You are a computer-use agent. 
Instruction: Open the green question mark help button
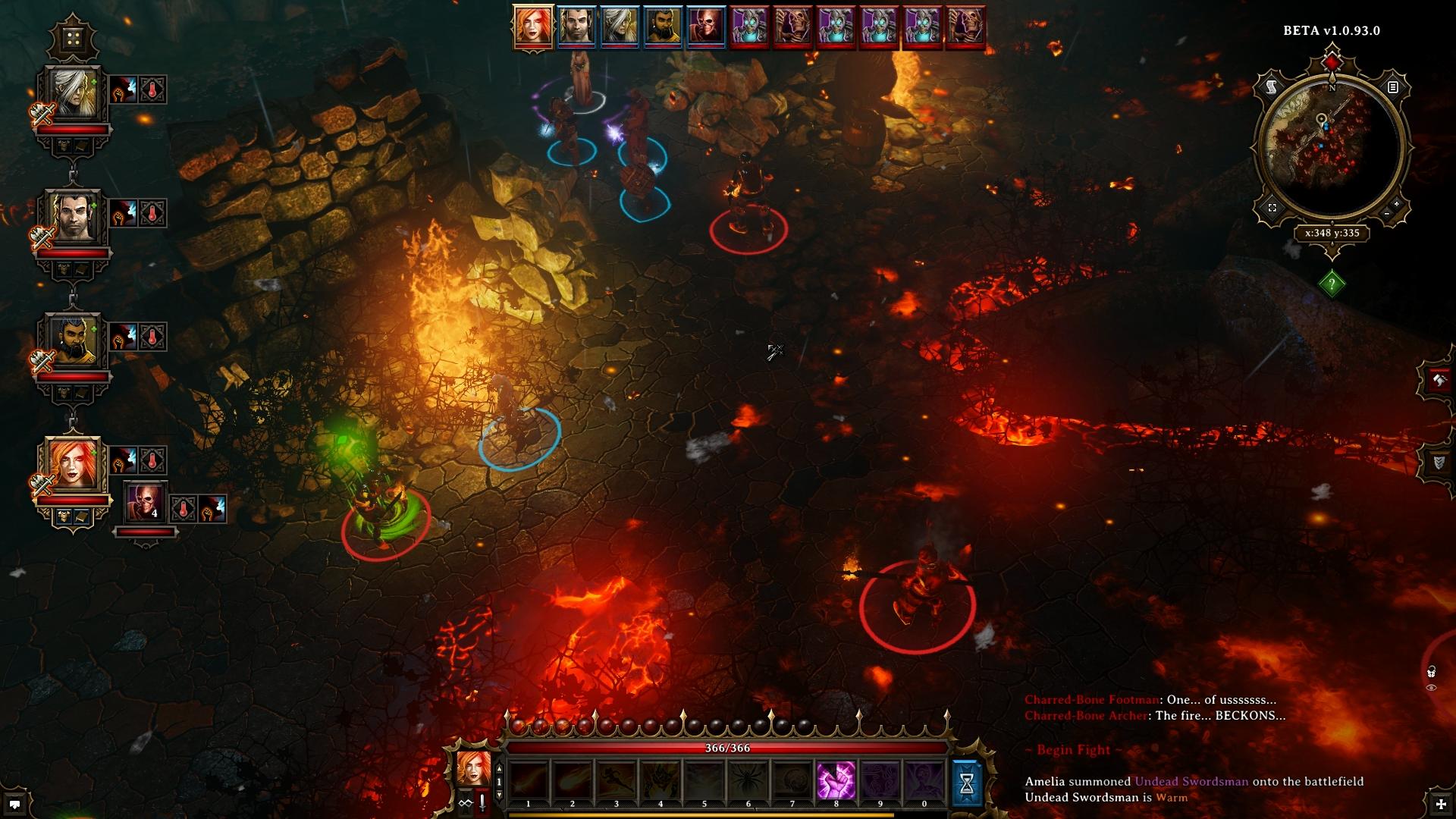tap(1332, 284)
